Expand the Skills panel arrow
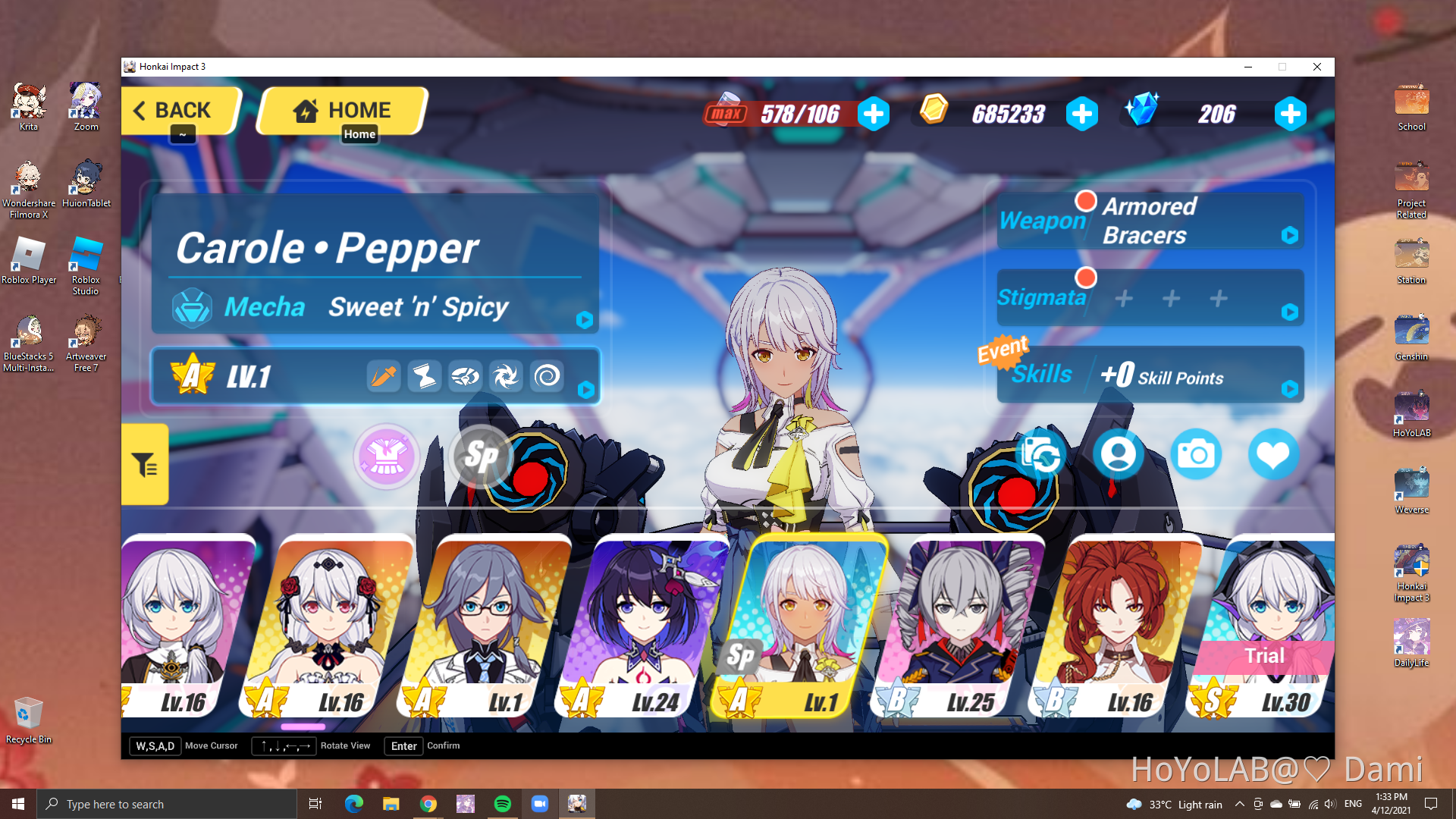This screenshot has height=819, width=1456. (1289, 388)
